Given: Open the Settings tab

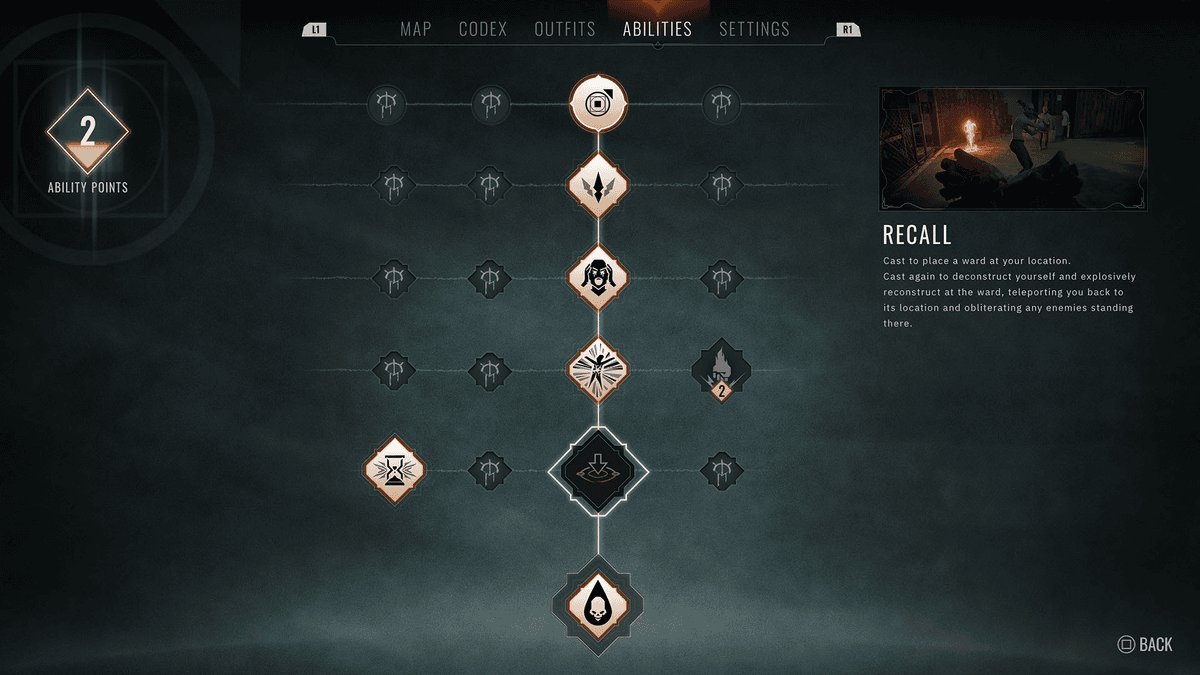Looking at the screenshot, I should (754, 29).
